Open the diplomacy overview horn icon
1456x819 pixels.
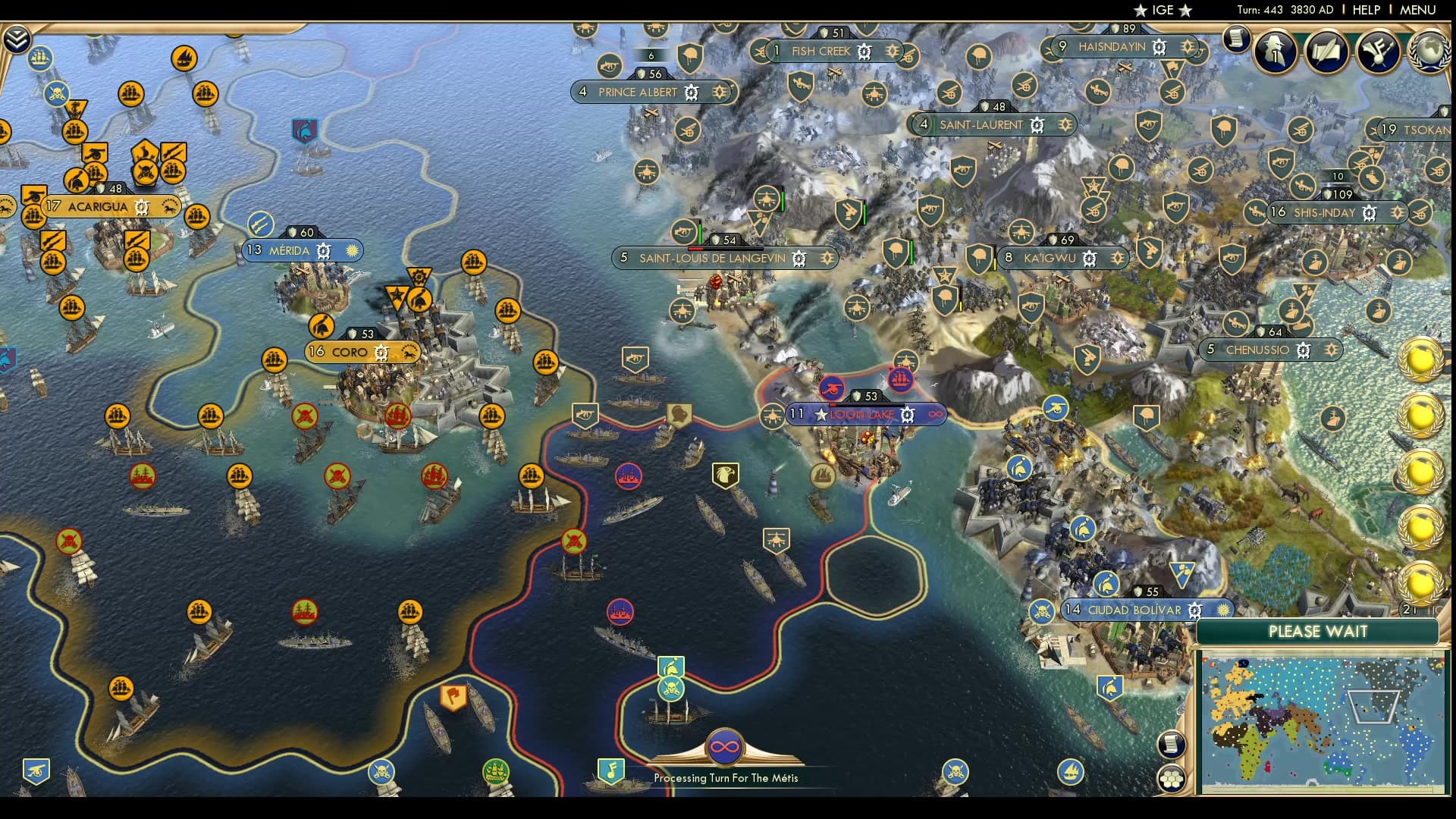(x=1377, y=52)
